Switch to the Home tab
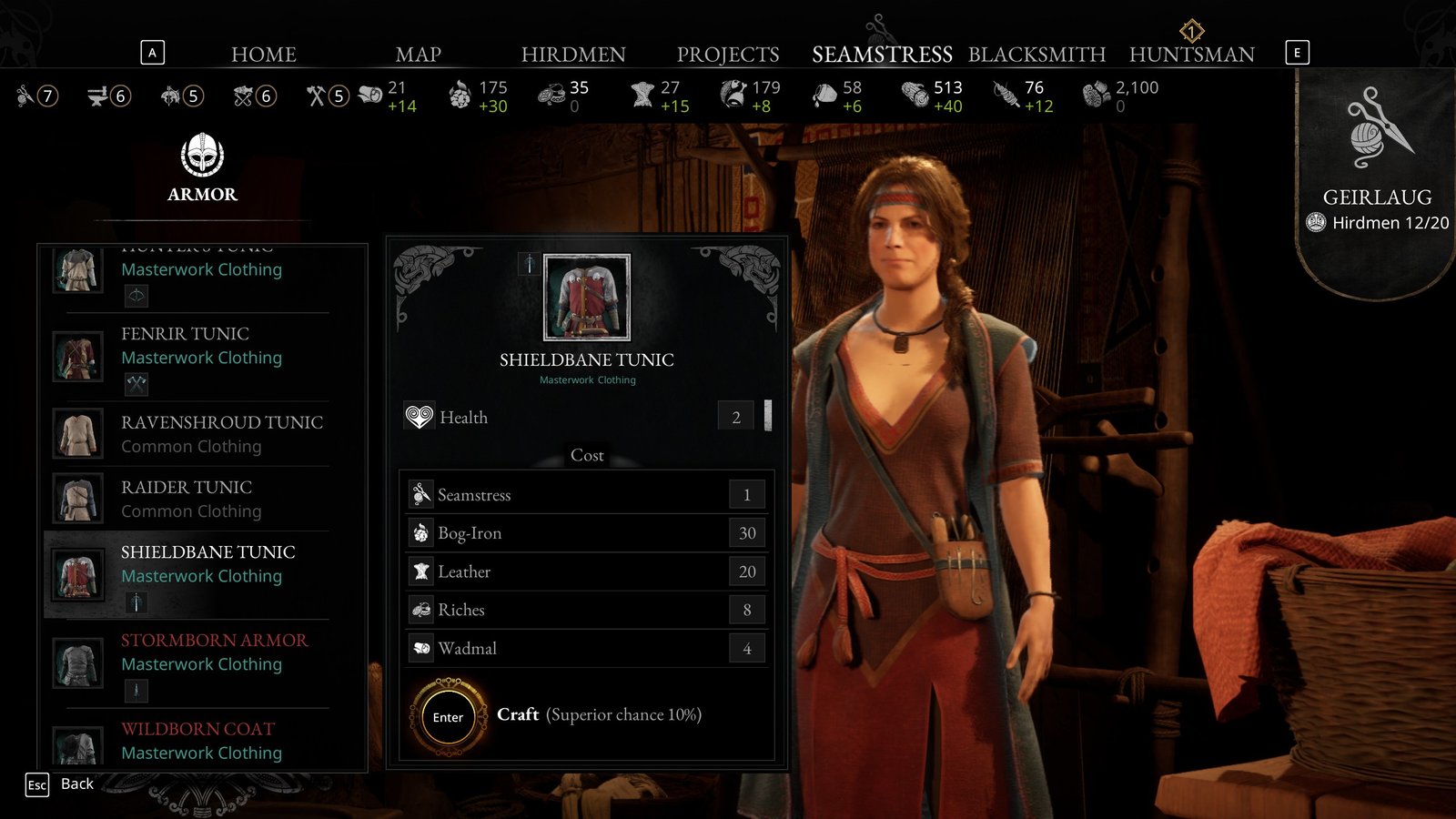The image size is (1456, 819). pyautogui.click(x=264, y=55)
